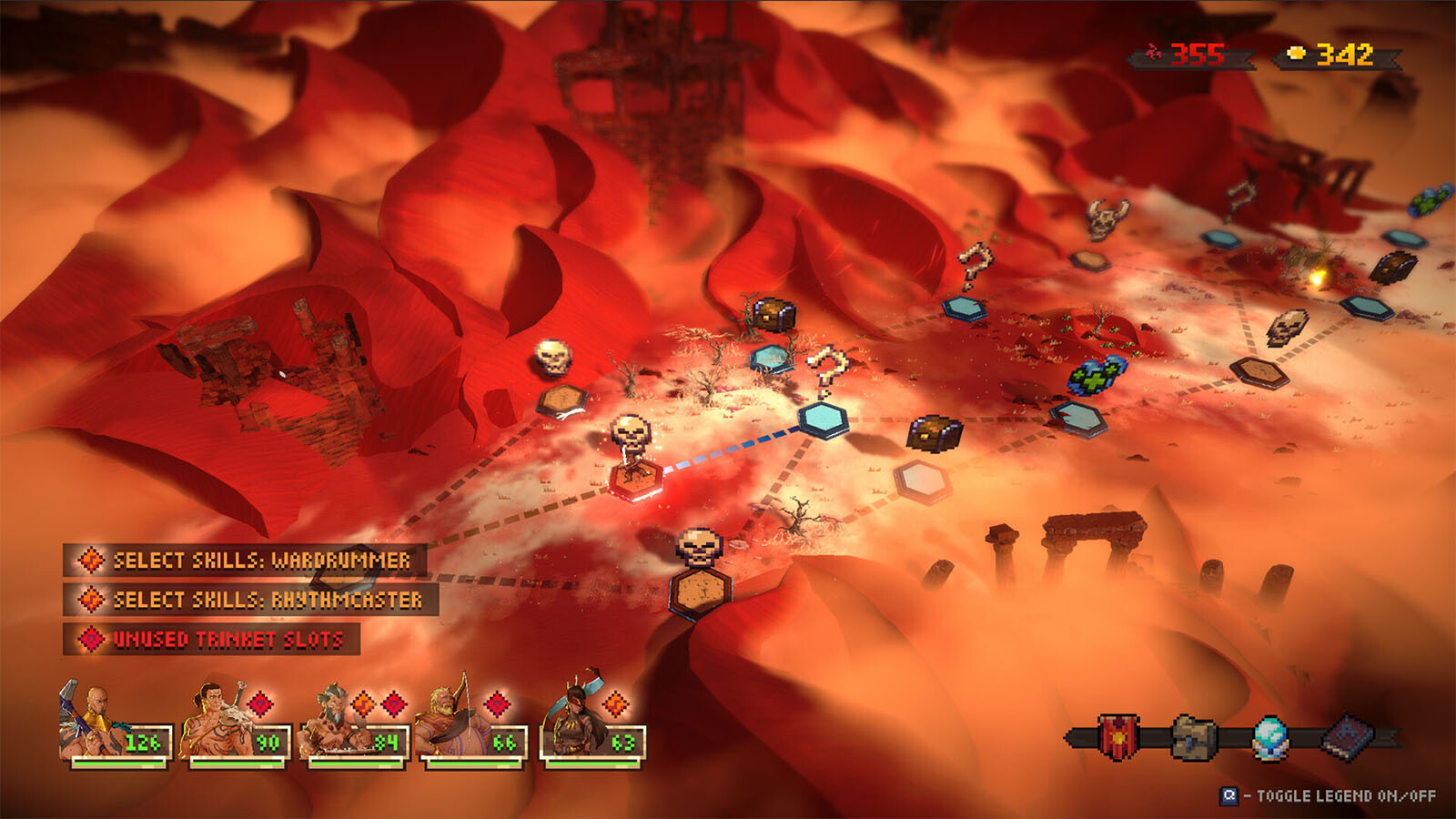This screenshot has width=1456, height=819.
Task: Pick the masked heroine with 63 health
Action: [x=591, y=724]
